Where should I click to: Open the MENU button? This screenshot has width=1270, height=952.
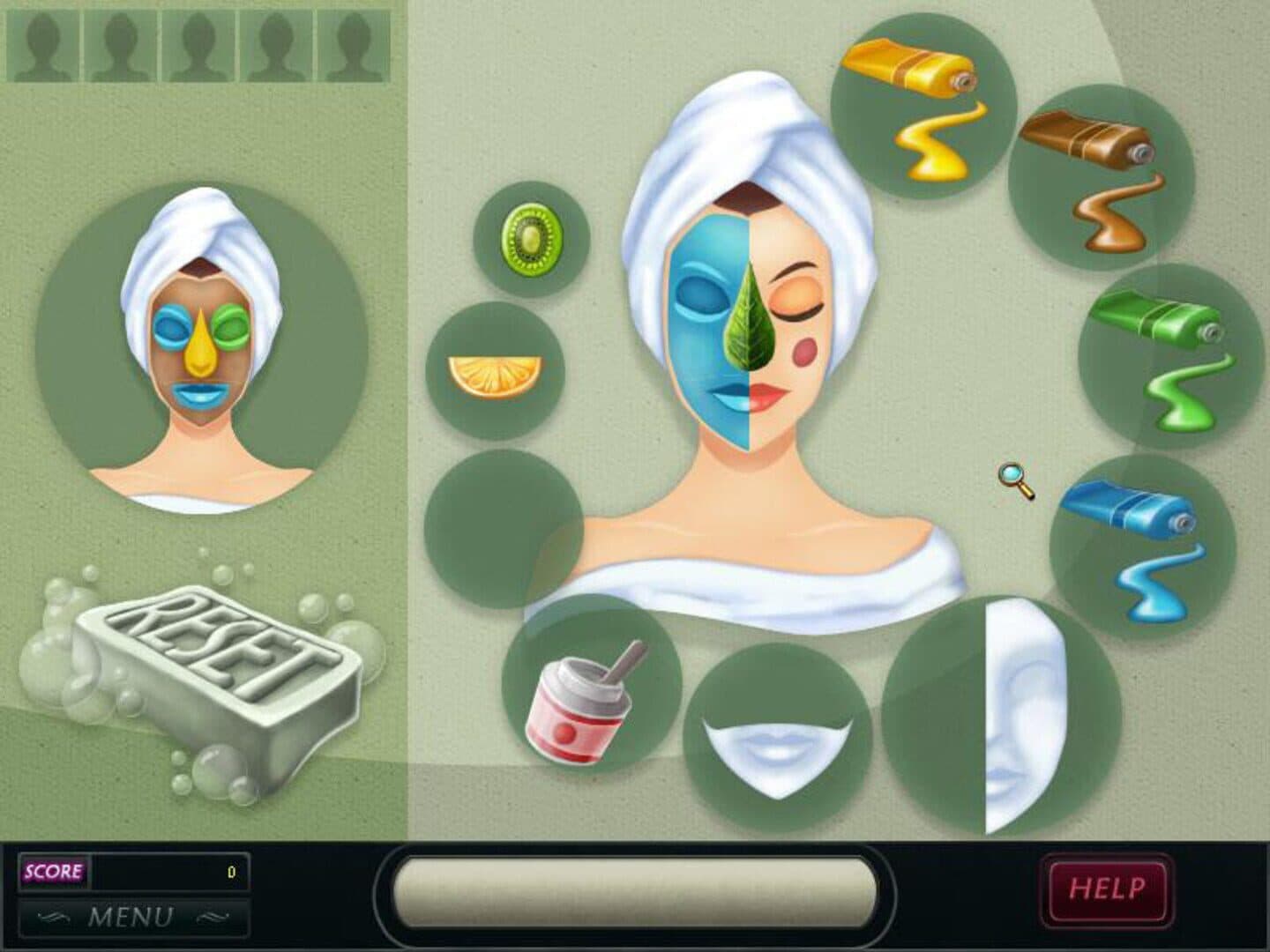(x=132, y=917)
